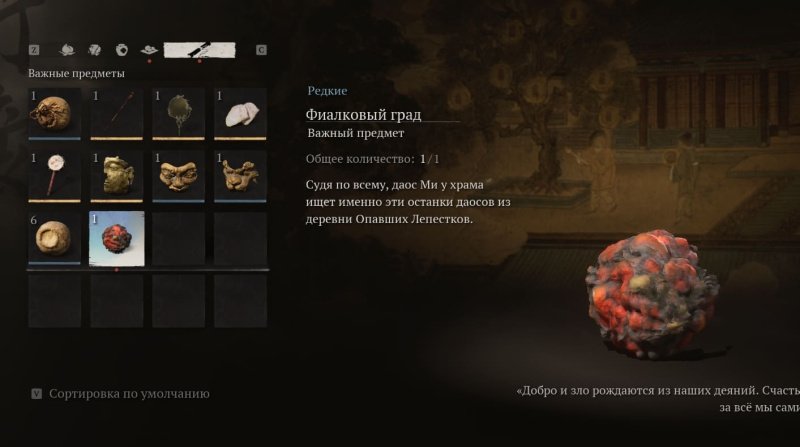The height and width of the screenshot is (447, 800).
Task: Open the tray icon inventory tab
Action: tap(150, 49)
